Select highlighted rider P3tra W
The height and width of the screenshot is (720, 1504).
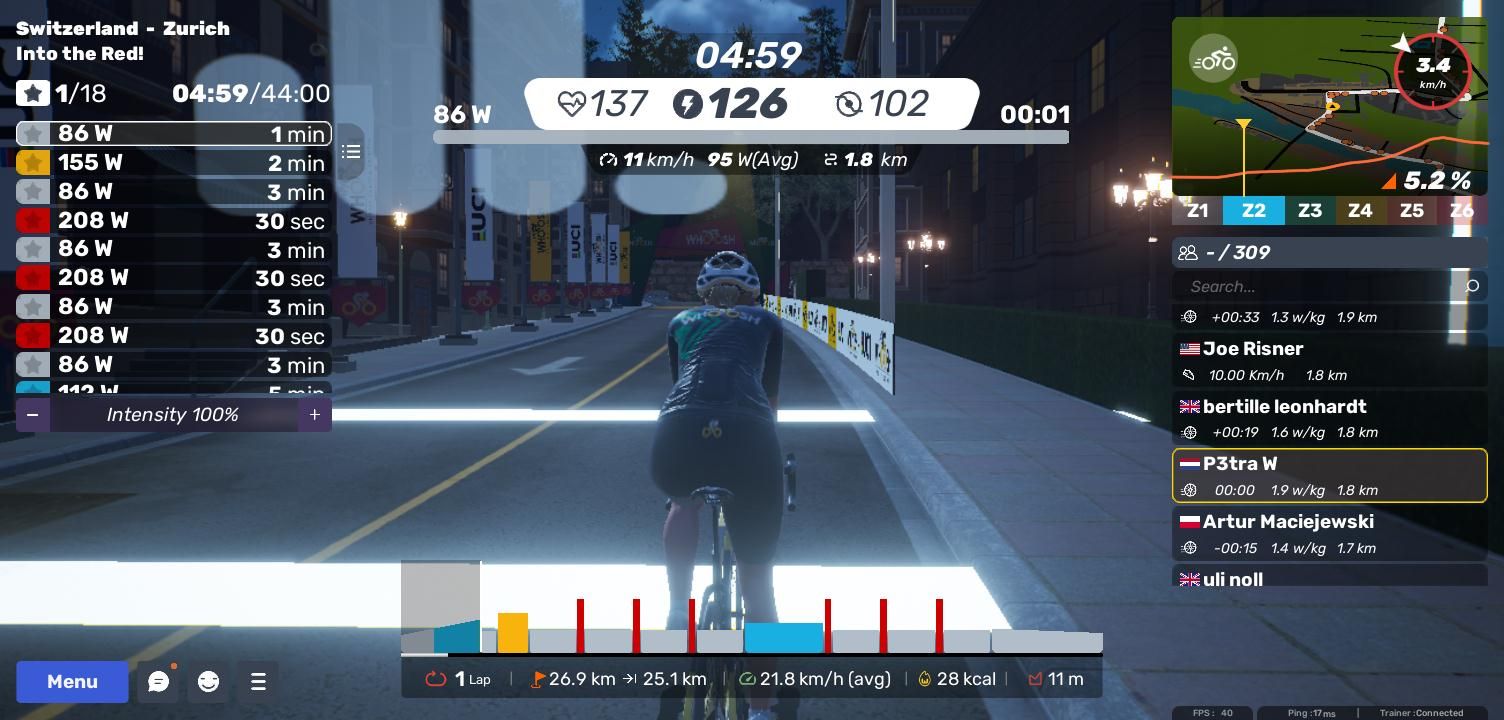tap(1329, 475)
